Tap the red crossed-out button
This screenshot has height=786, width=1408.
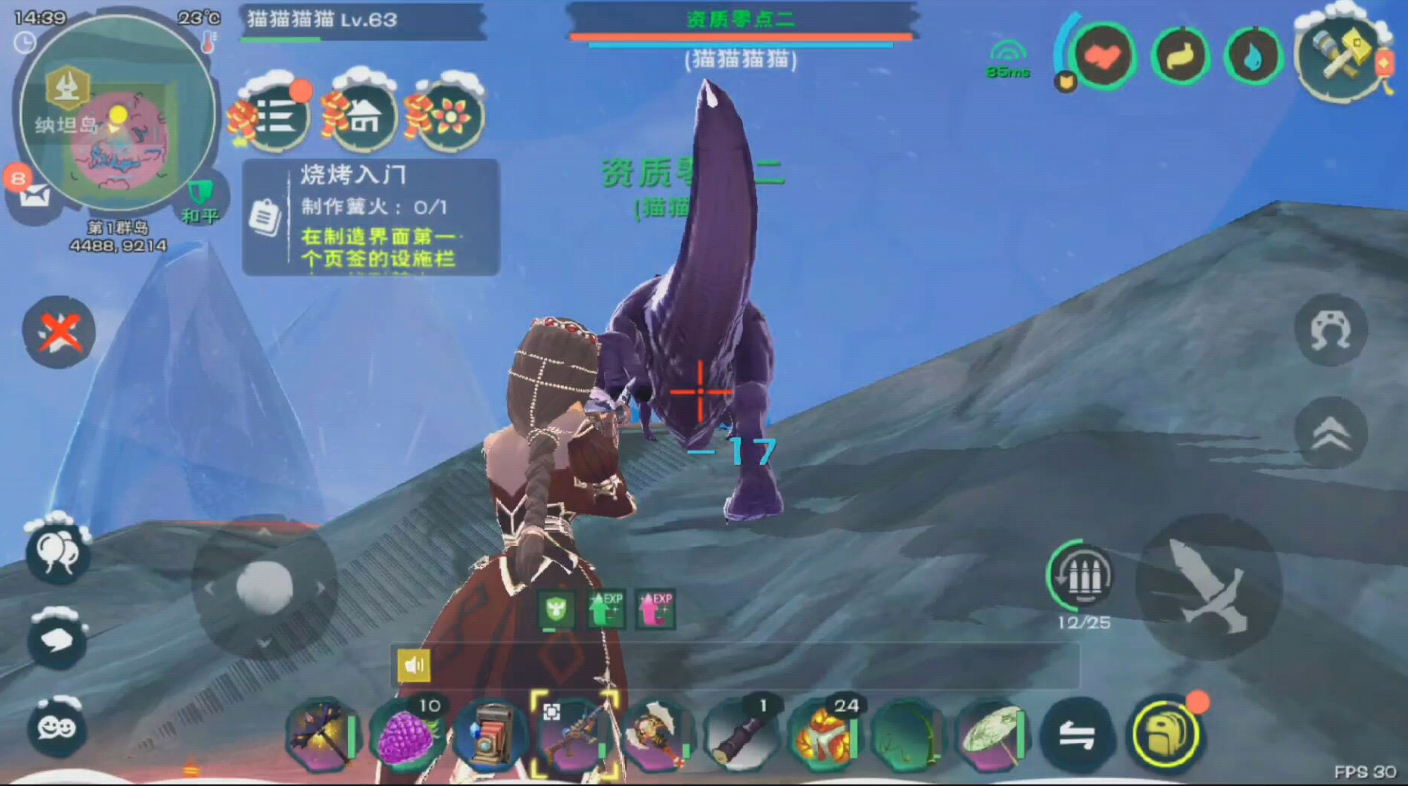pyautogui.click(x=59, y=332)
